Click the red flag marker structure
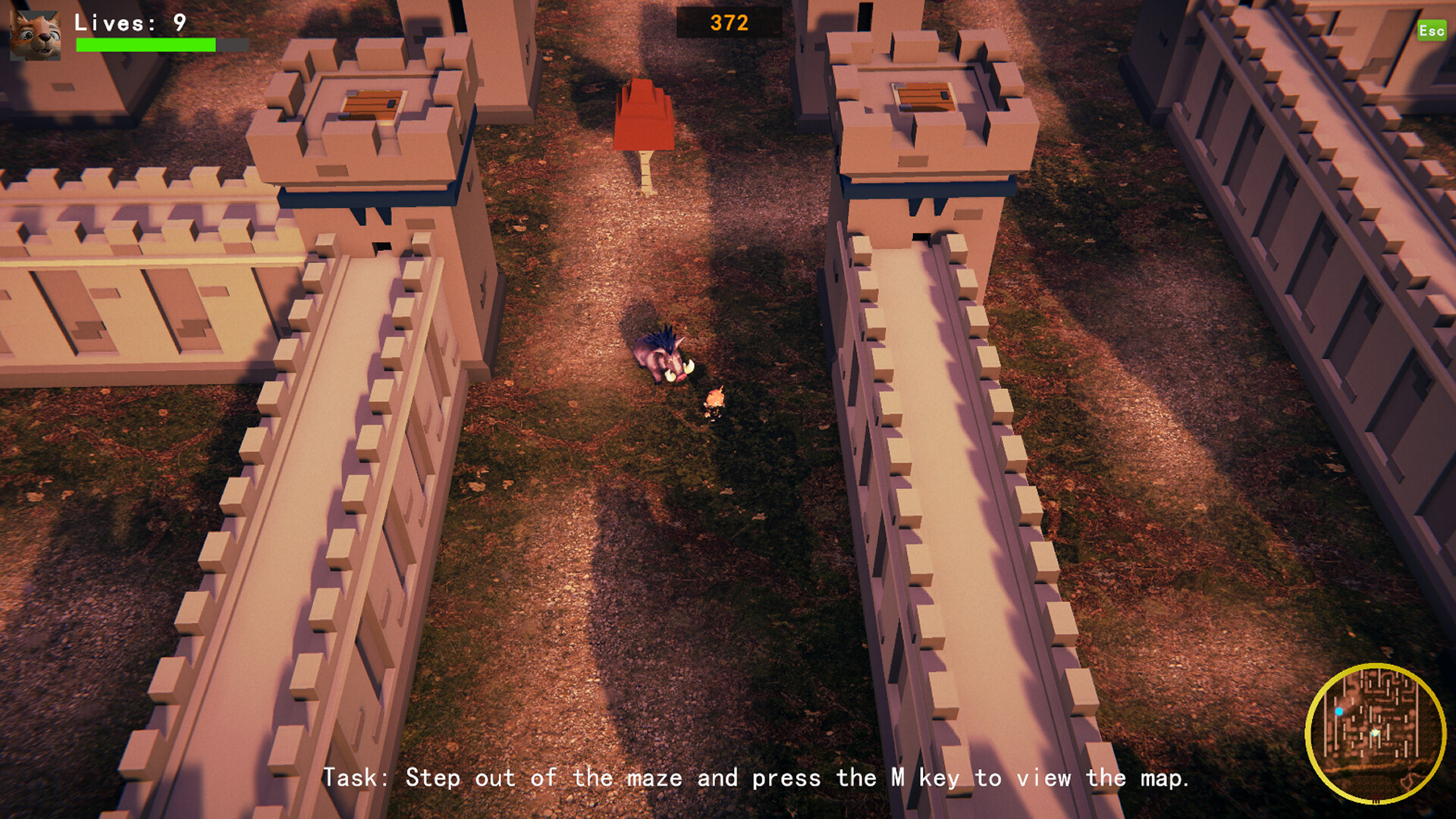The image size is (1456, 819). pyautogui.click(x=643, y=114)
